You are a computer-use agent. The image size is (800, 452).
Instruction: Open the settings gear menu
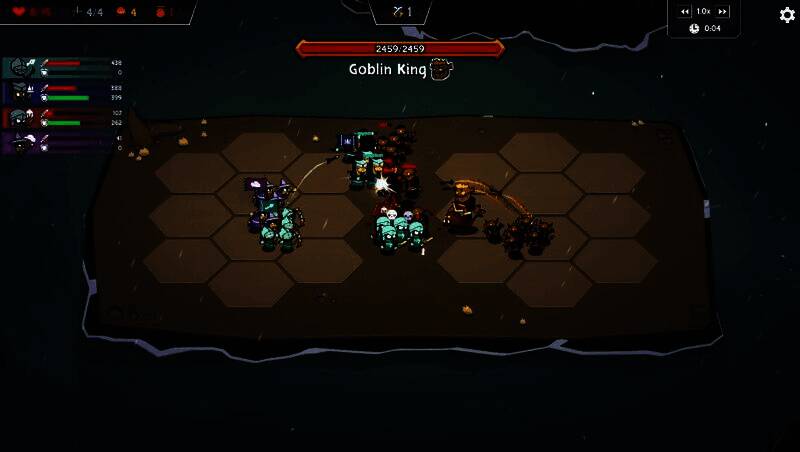(x=786, y=15)
